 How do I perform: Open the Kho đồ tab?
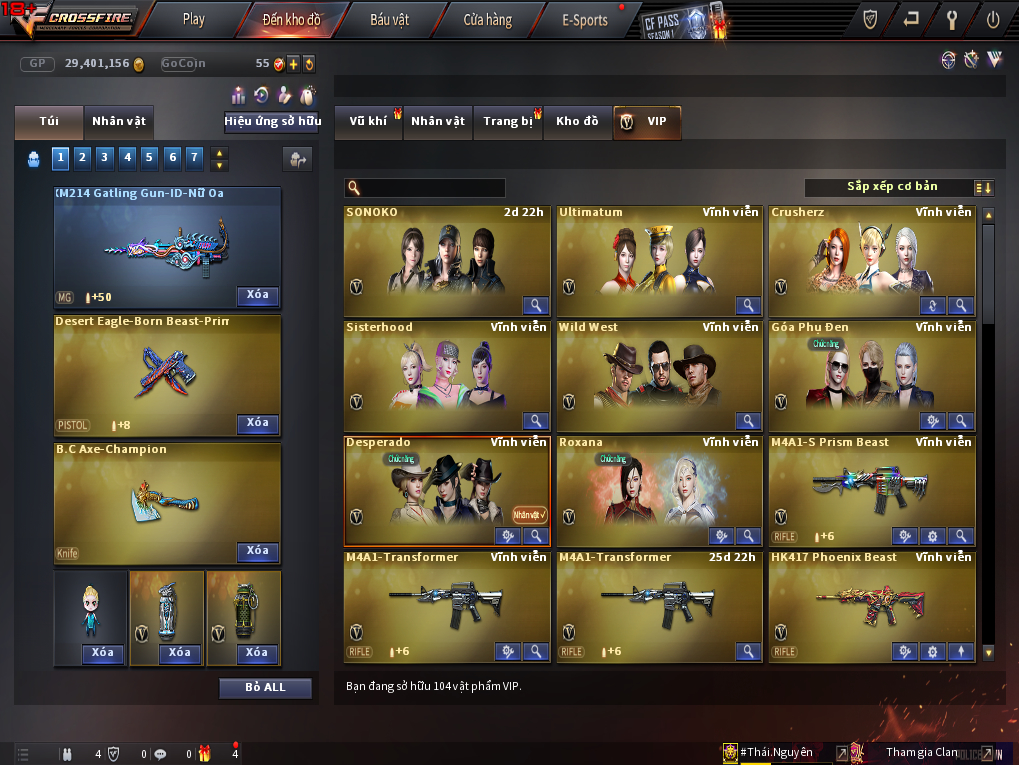click(577, 122)
